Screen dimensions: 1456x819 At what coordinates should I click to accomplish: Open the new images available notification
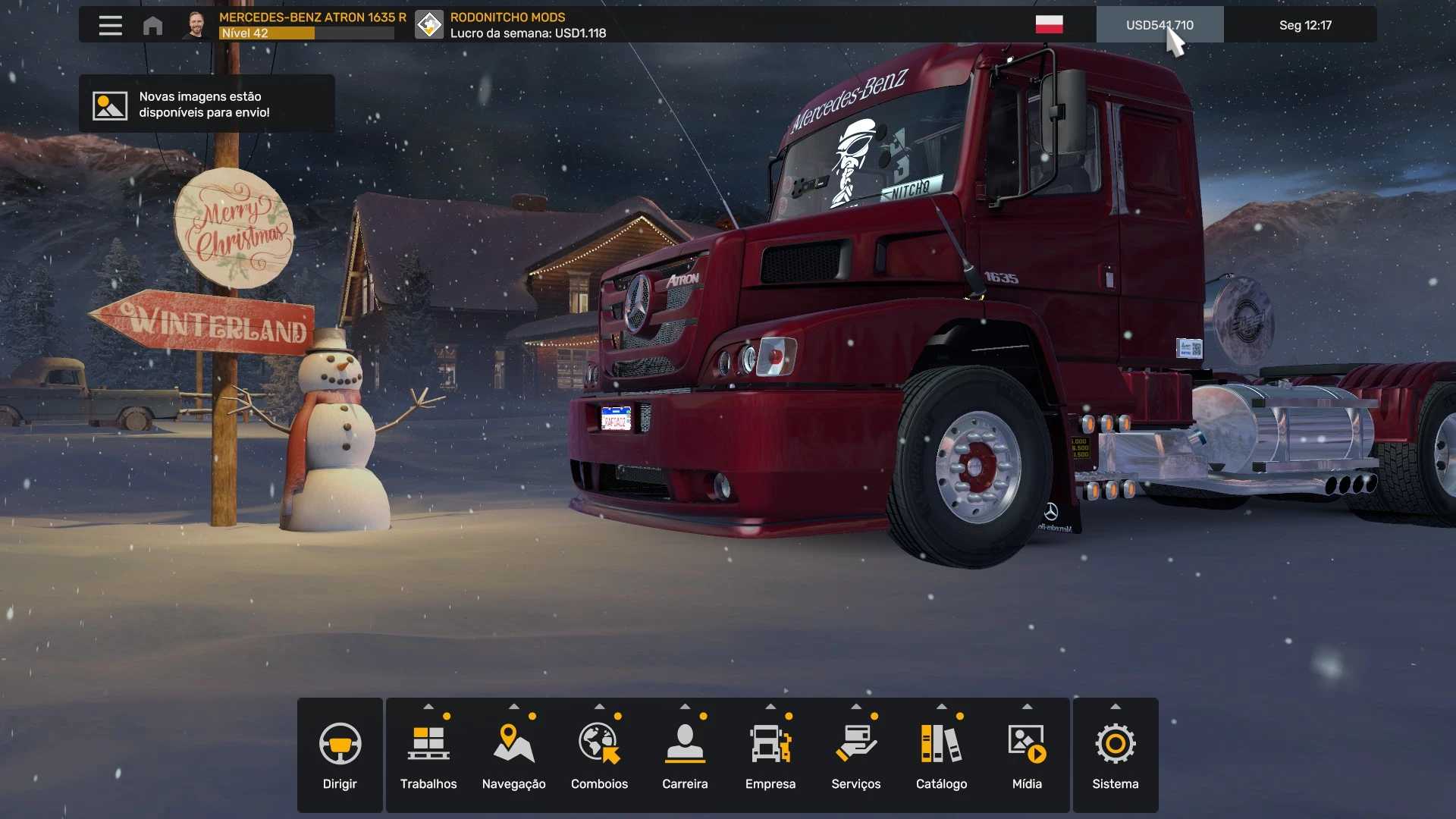pyautogui.click(x=206, y=105)
